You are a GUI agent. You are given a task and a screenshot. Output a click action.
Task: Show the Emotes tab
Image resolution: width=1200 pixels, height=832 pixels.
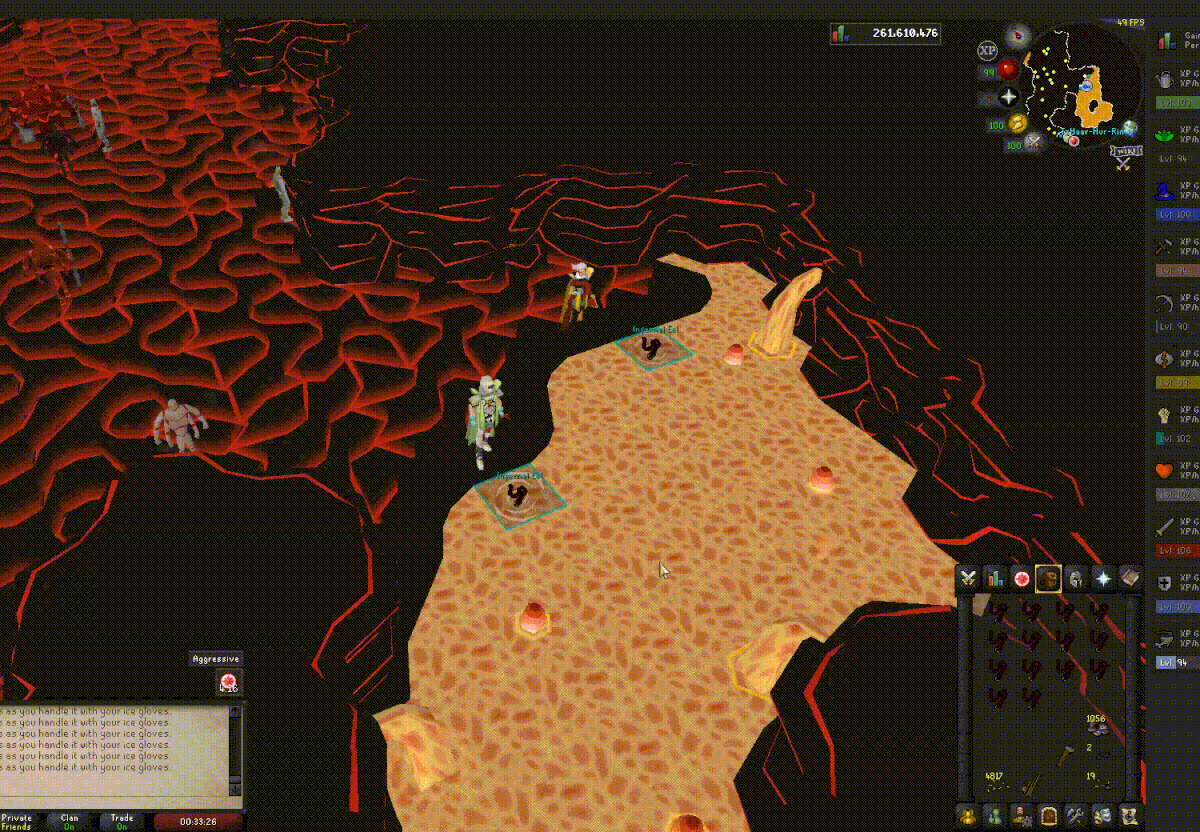click(1102, 815)
